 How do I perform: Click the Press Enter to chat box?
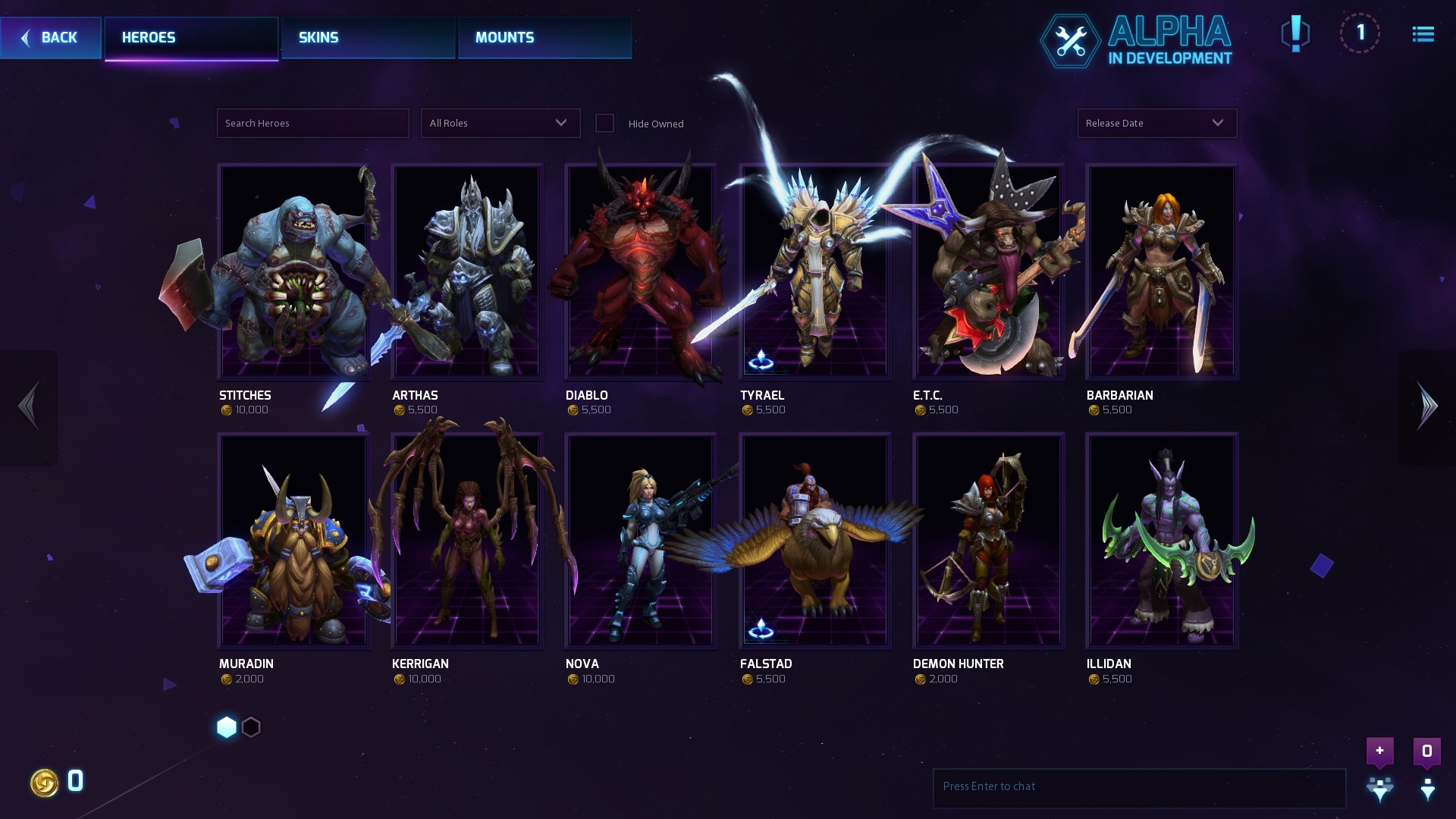1138,787
